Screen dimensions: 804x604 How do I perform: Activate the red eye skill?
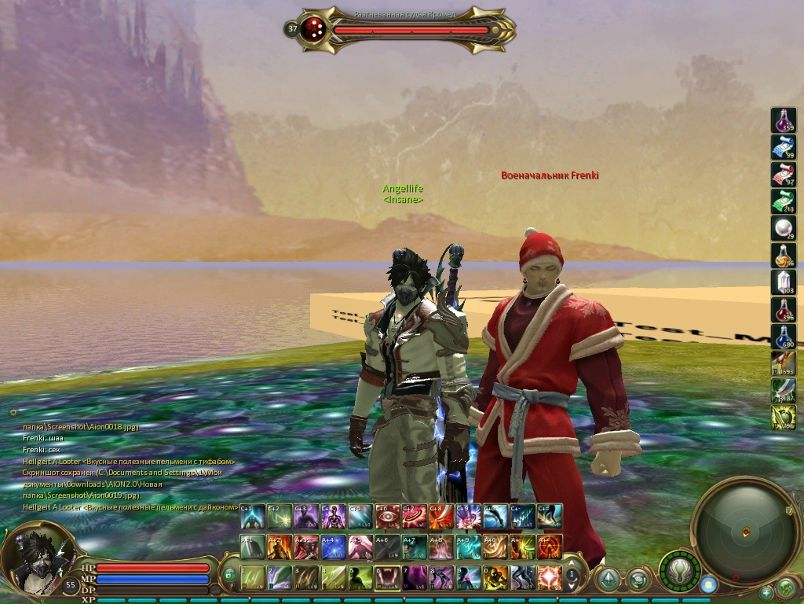click(x=388, y=516)
